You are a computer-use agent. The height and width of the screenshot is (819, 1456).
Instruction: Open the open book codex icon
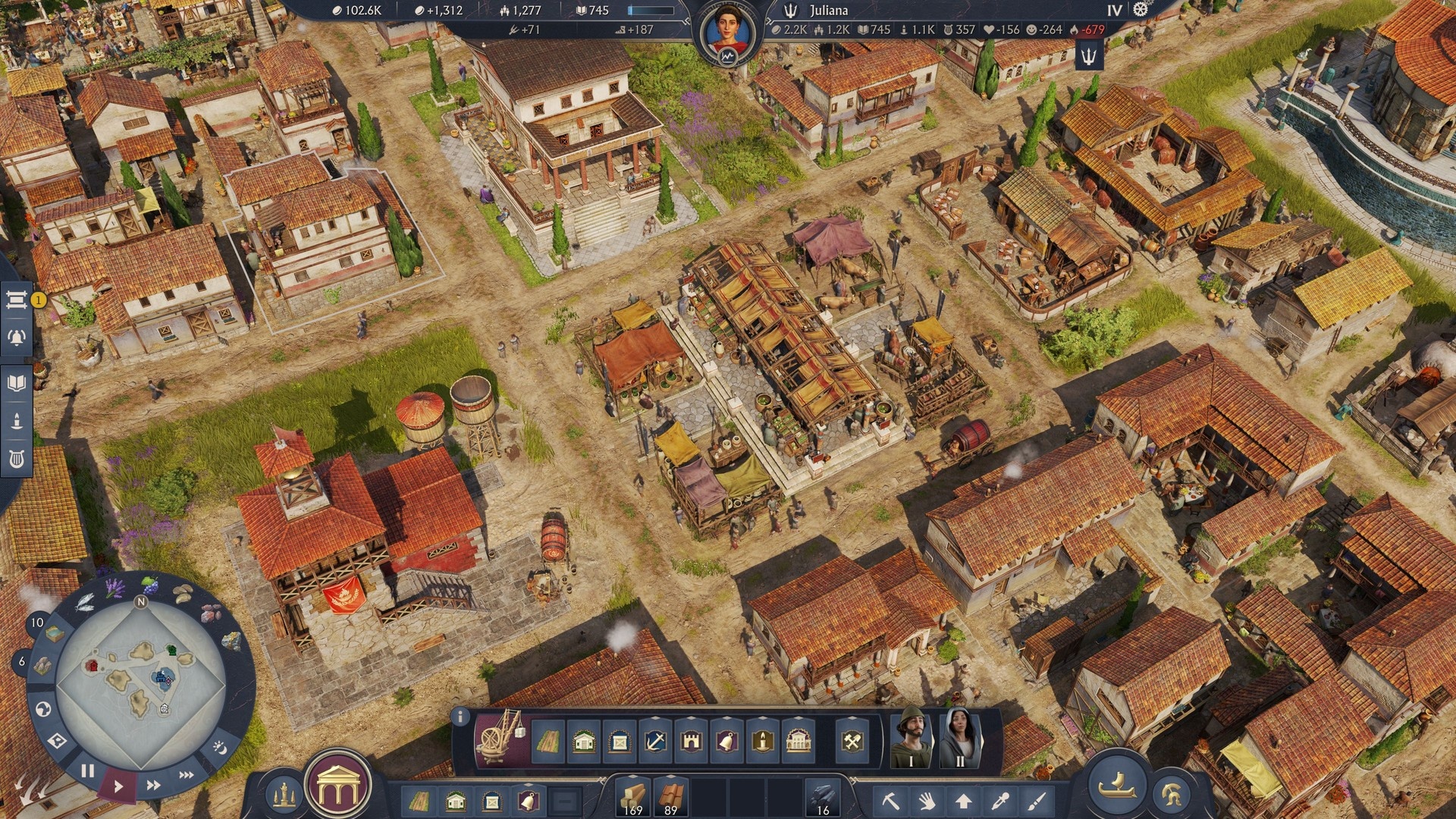point(16,382)
